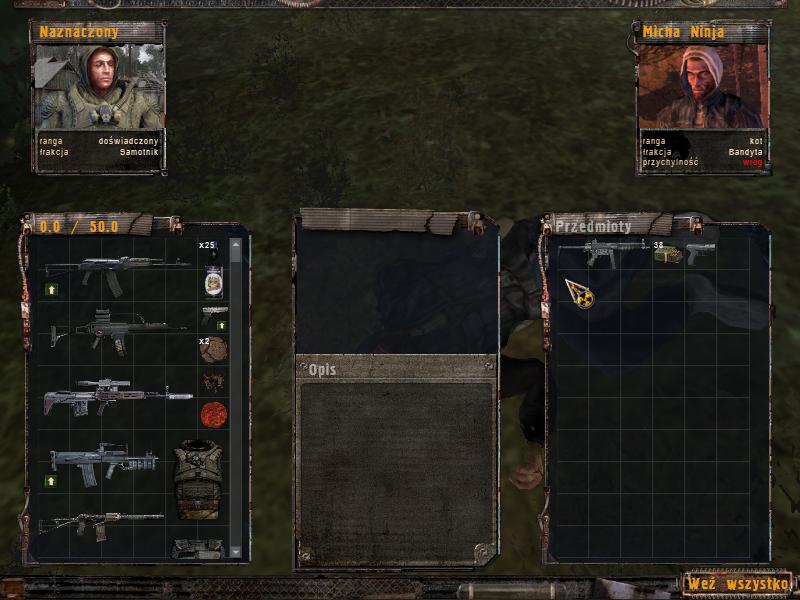Pick the red round artifact in your inventory
Viewport: 800px width, 600px height.
pyautogui.click(x=214, y=413)
